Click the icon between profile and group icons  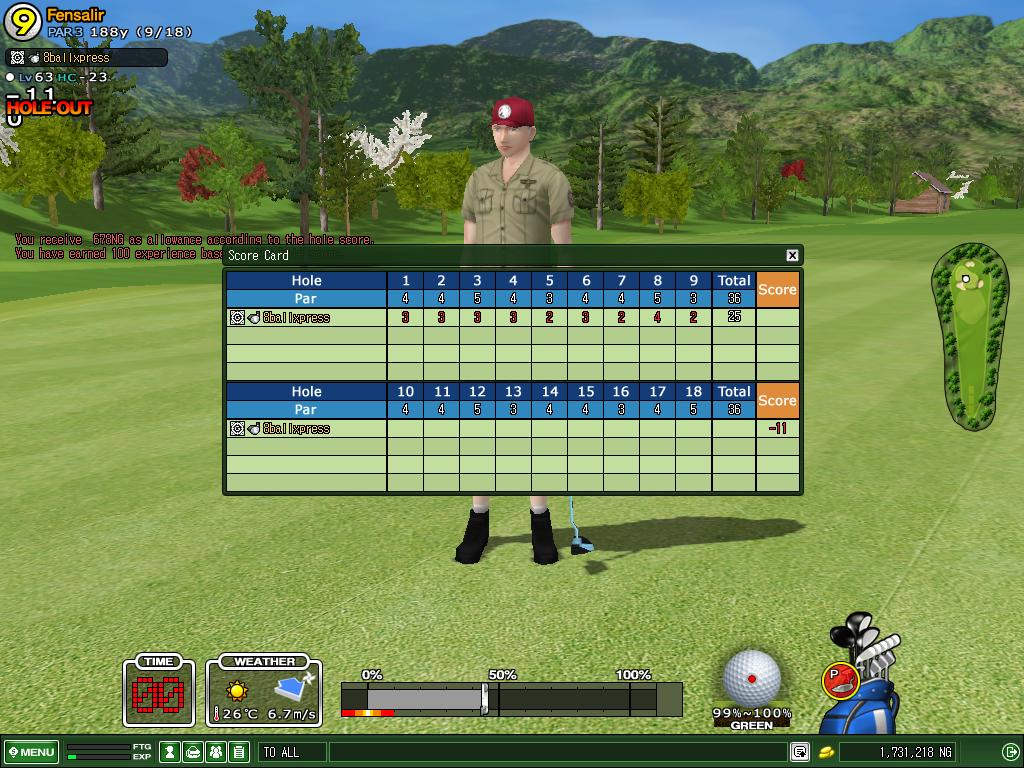click(193, 752)
